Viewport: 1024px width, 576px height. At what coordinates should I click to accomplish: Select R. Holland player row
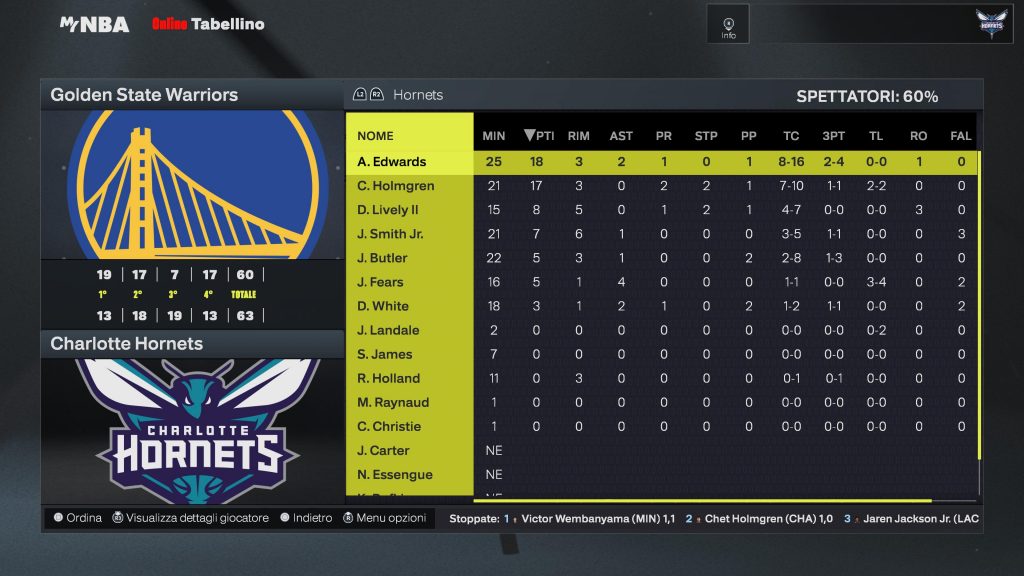point(389,378)
